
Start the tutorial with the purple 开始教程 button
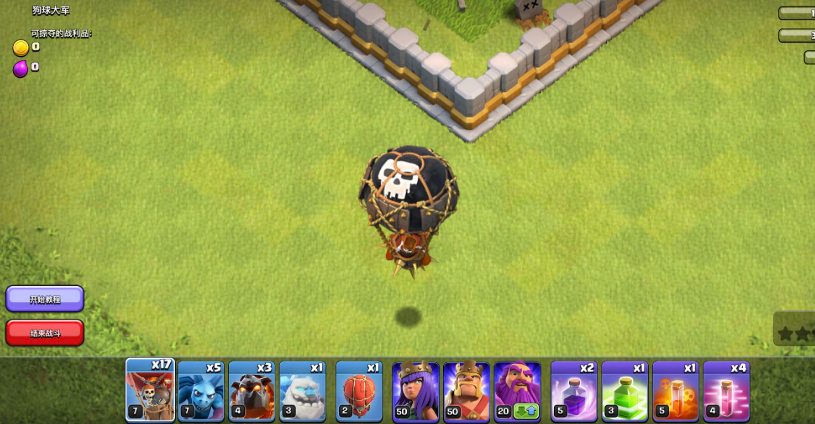[x=45, y=299]
